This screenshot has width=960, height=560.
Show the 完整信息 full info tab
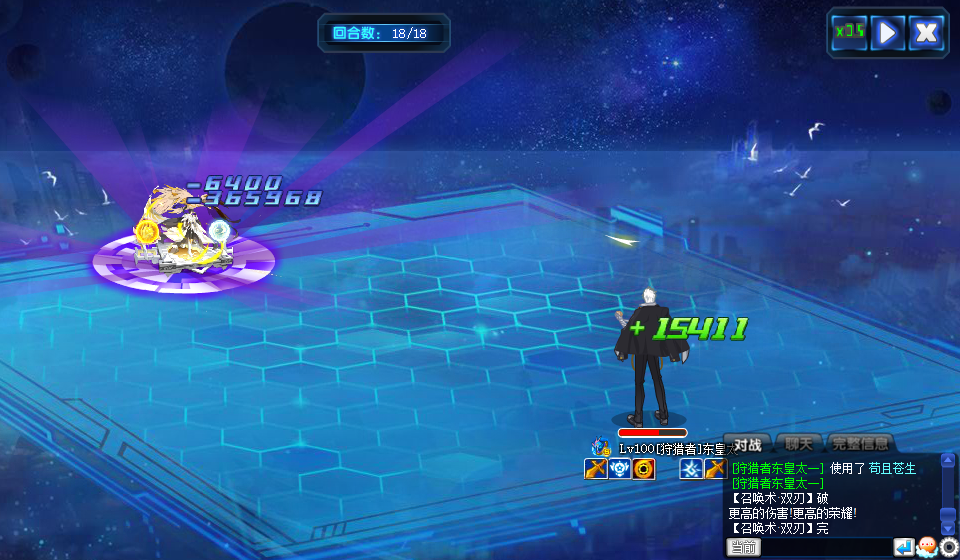pos(859,444)
